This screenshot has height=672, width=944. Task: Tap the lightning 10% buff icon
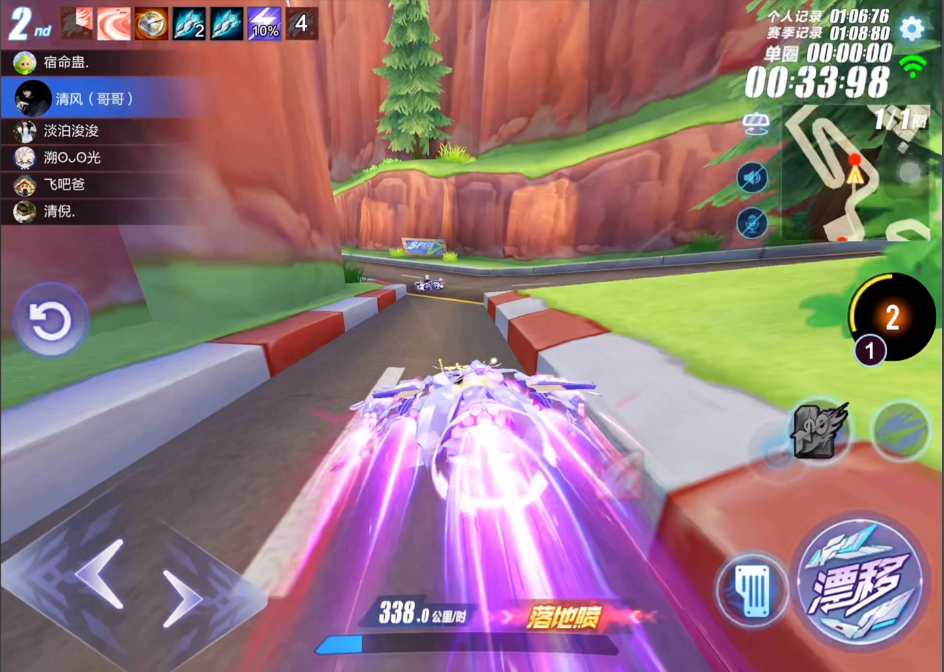(263, 23)
